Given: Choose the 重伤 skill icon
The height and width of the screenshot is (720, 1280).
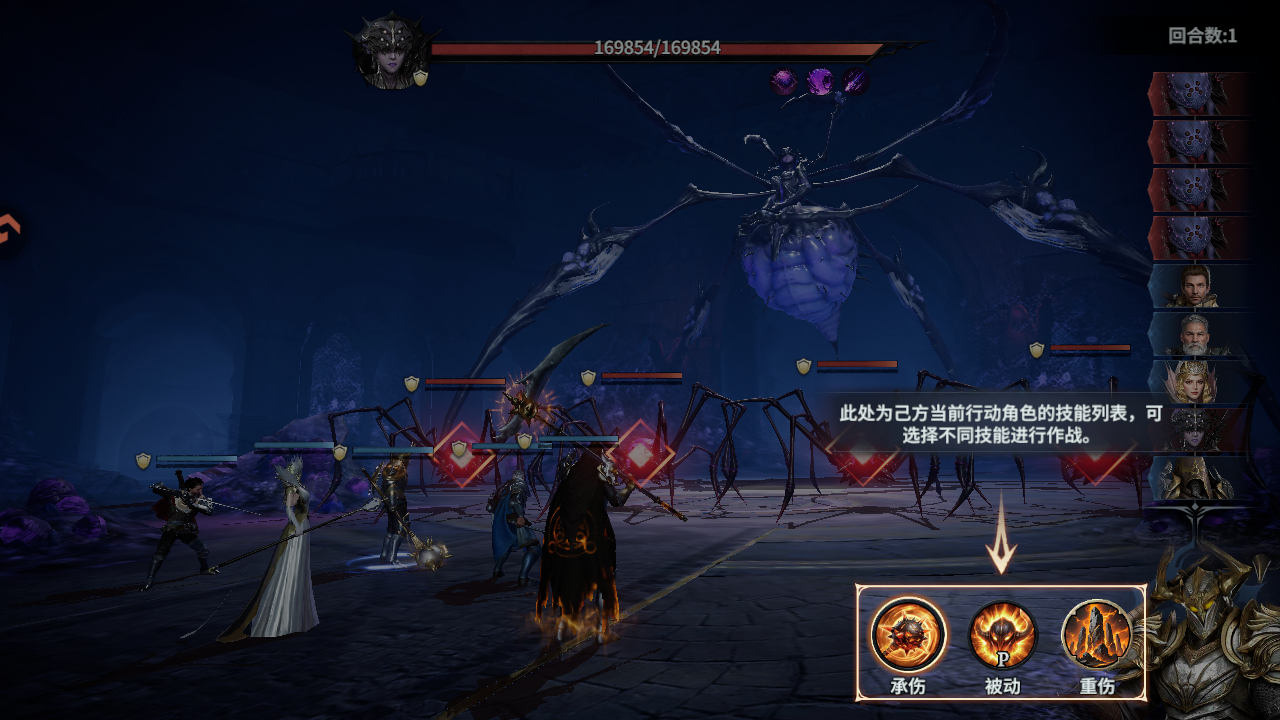Looking at the screenshot, I should coord(1097,634).
